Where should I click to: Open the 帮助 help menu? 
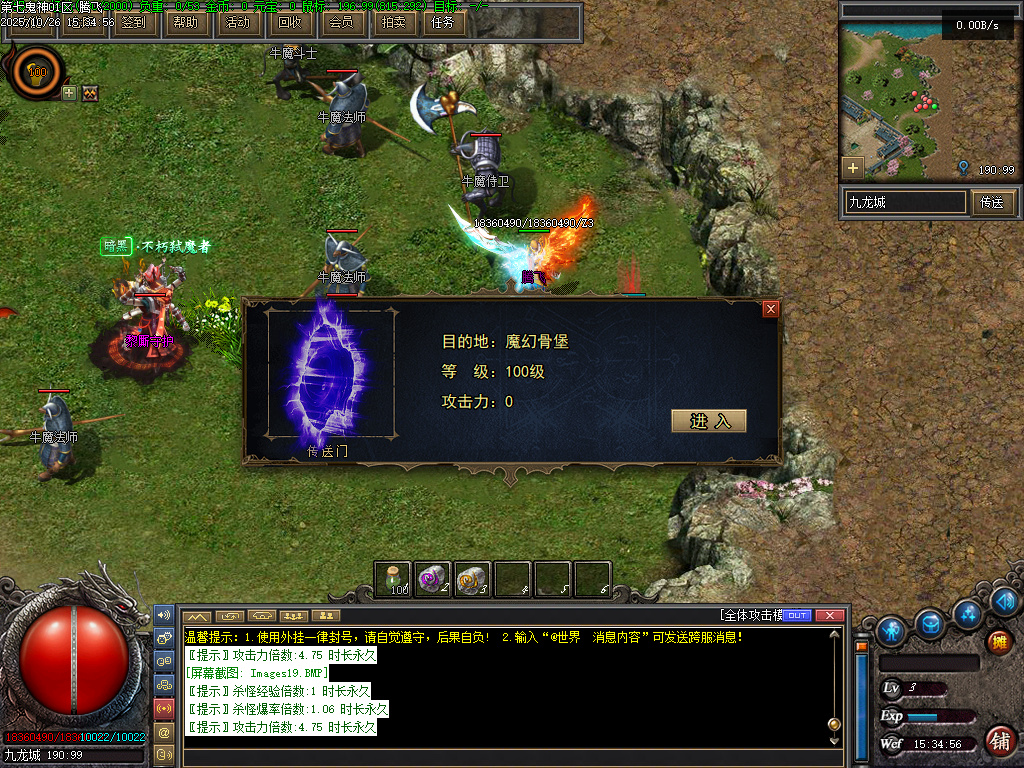pos(185,22)
